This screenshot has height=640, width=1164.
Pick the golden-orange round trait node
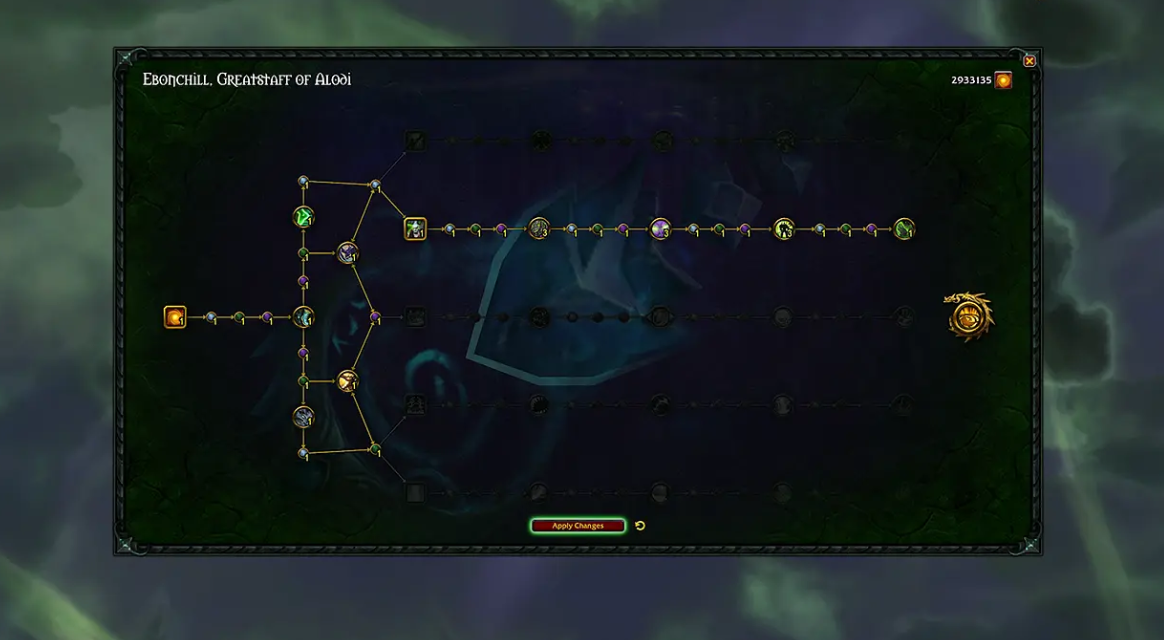347,381
